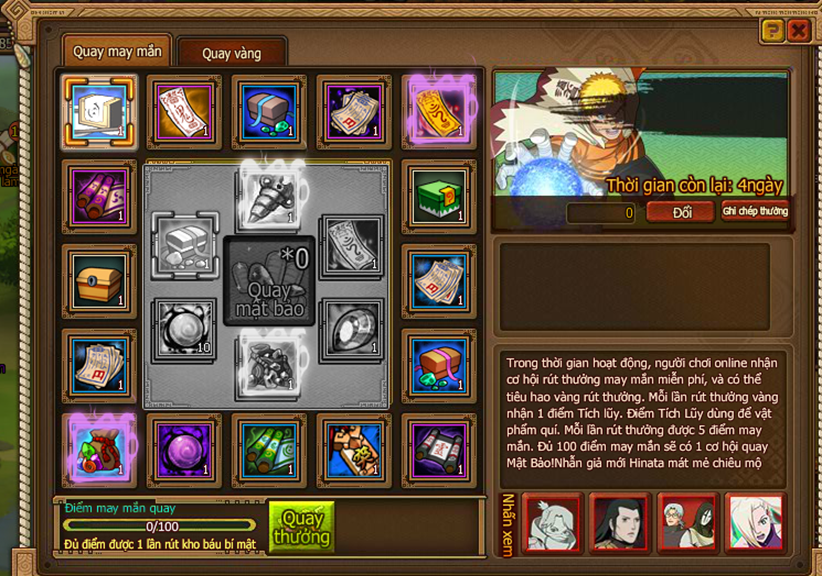Click the red Đổi exchange button
This screenshot has height=576, width=822.
(680, 212)
